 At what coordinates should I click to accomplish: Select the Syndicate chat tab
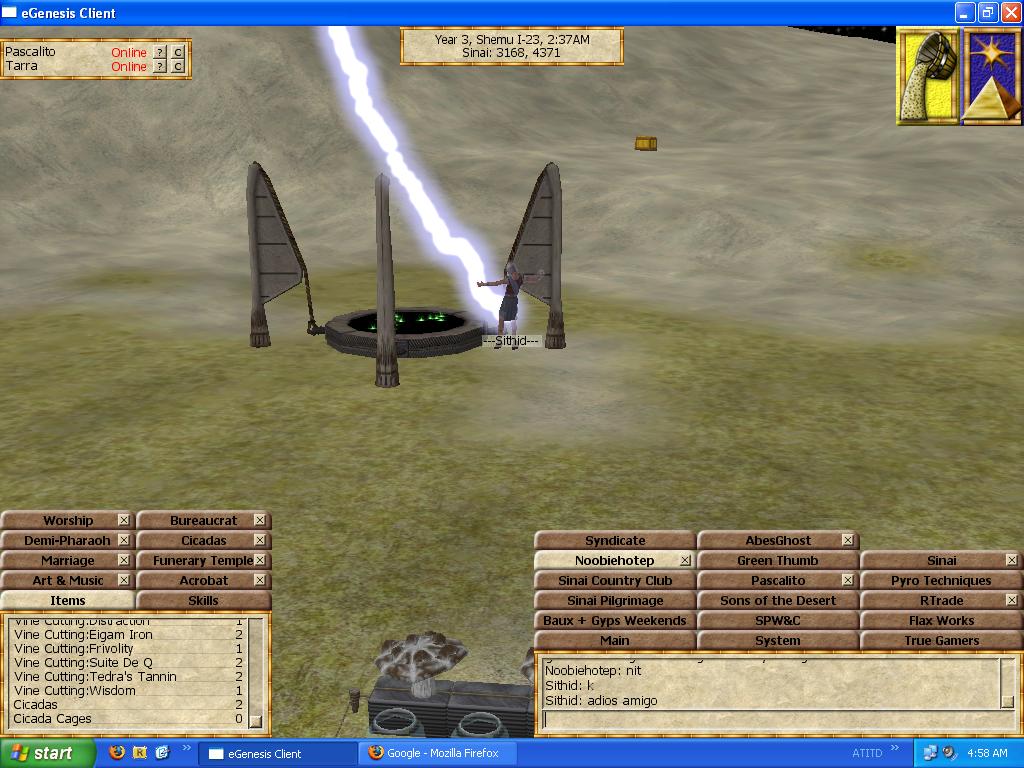[x=614, y=540]
